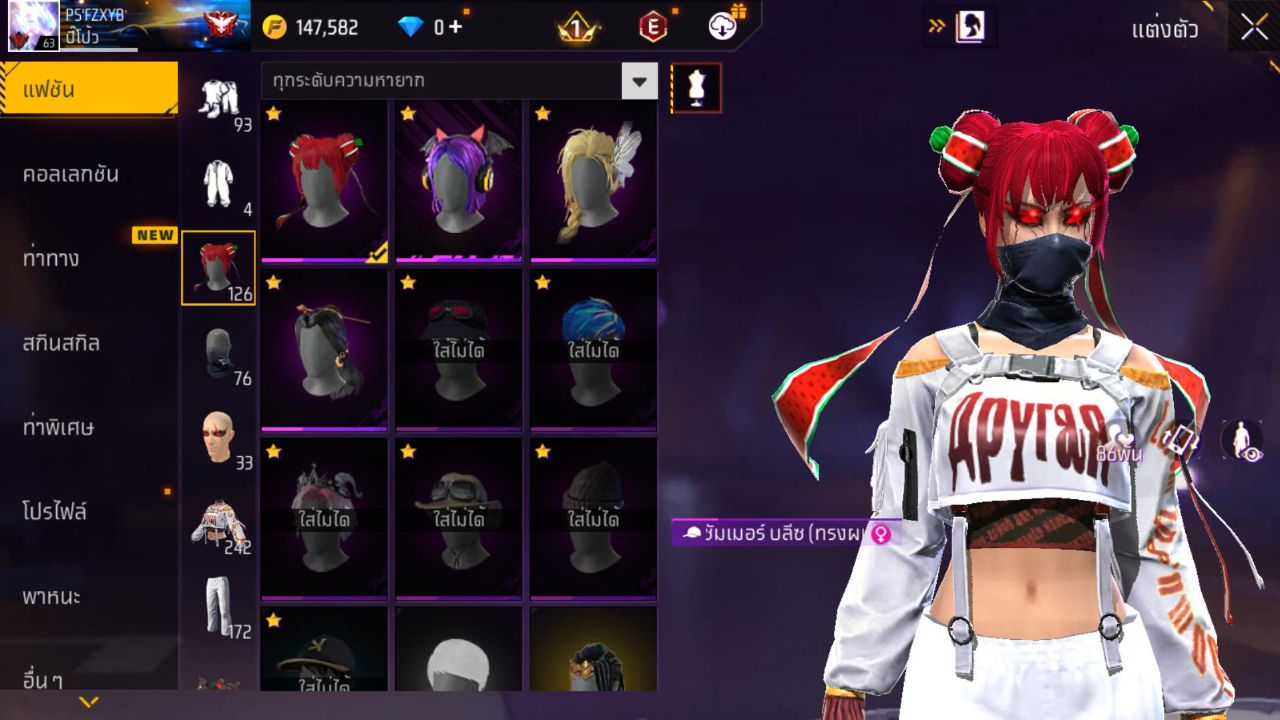Screen dimensions: 1280x720
Task: Click the download resources icon in the top bar
Action: [x=722, y=27]
